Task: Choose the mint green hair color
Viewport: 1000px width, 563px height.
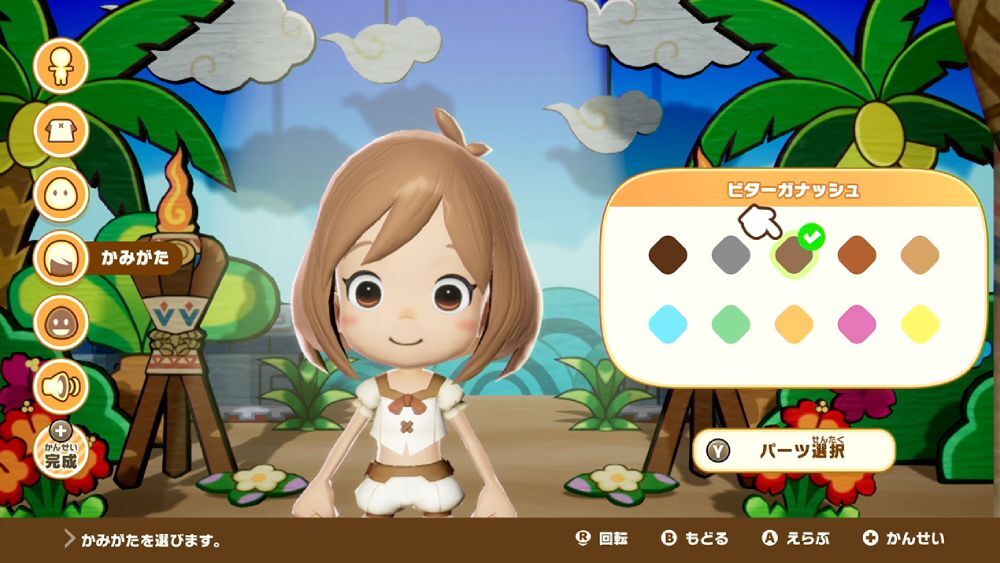Action: (731, 324)
